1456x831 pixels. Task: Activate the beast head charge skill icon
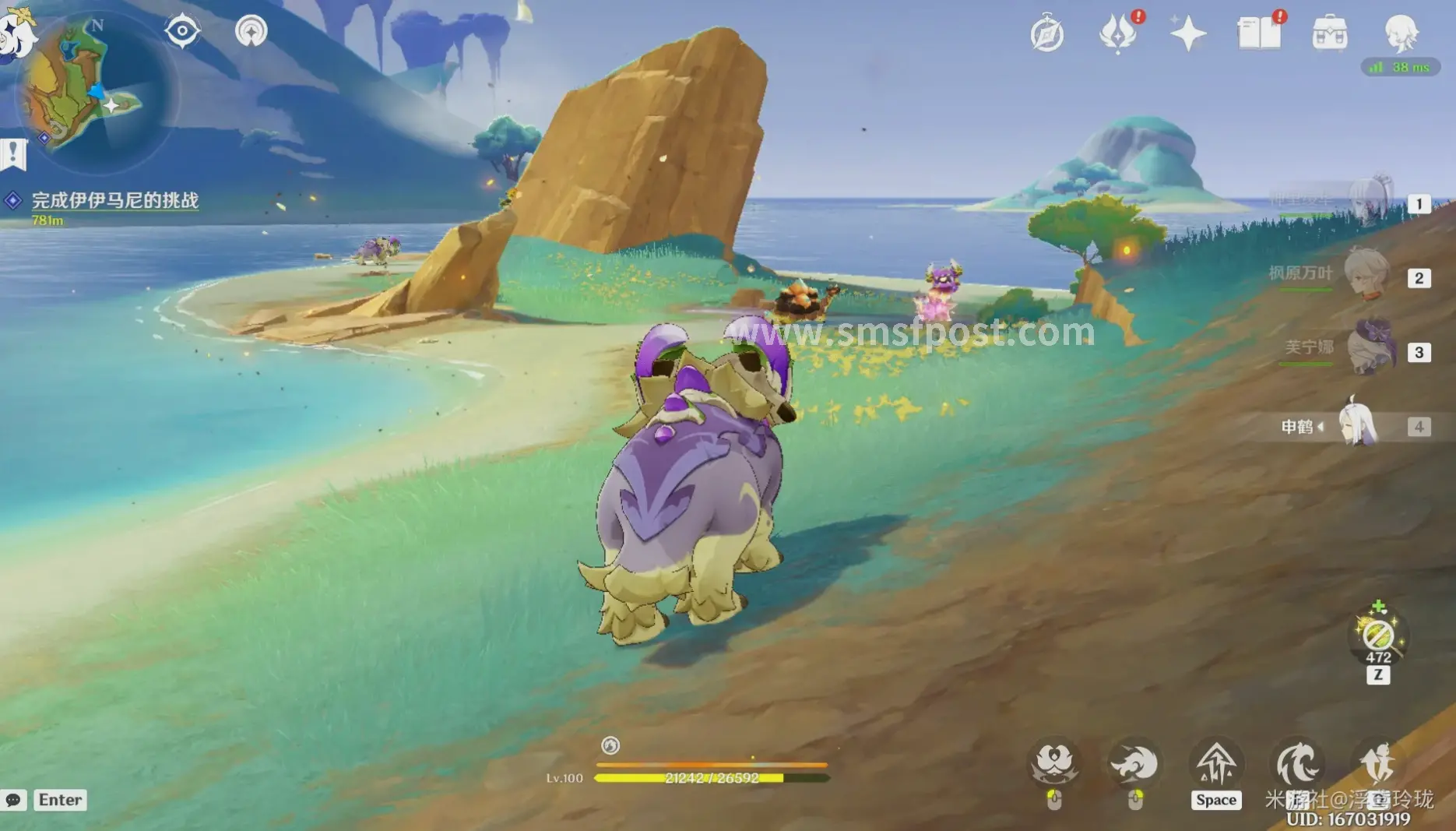1134,763
